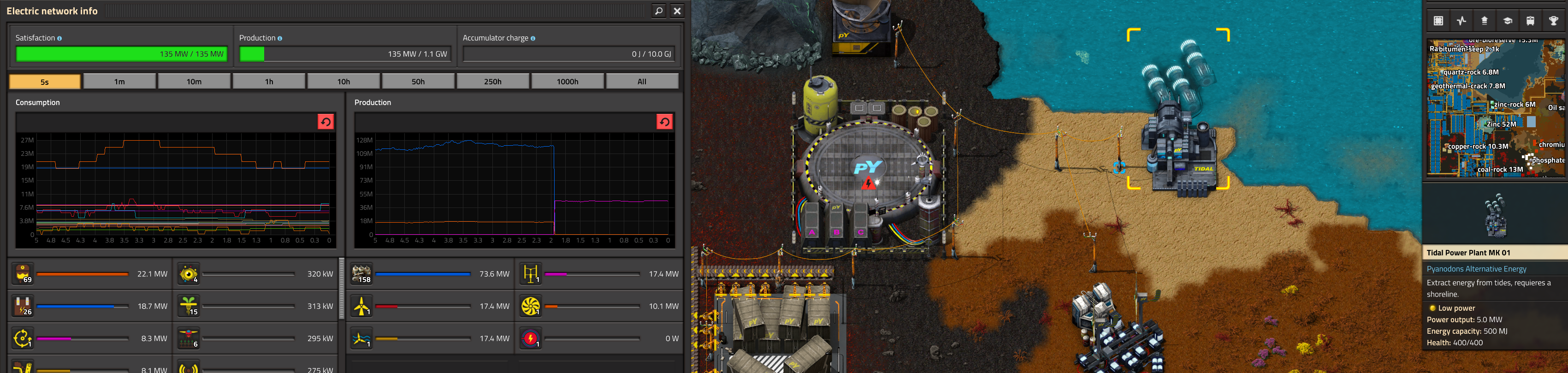Screen dimensions: 1568x373
Task: Choose the 1h time range
Action: [269, 82]
